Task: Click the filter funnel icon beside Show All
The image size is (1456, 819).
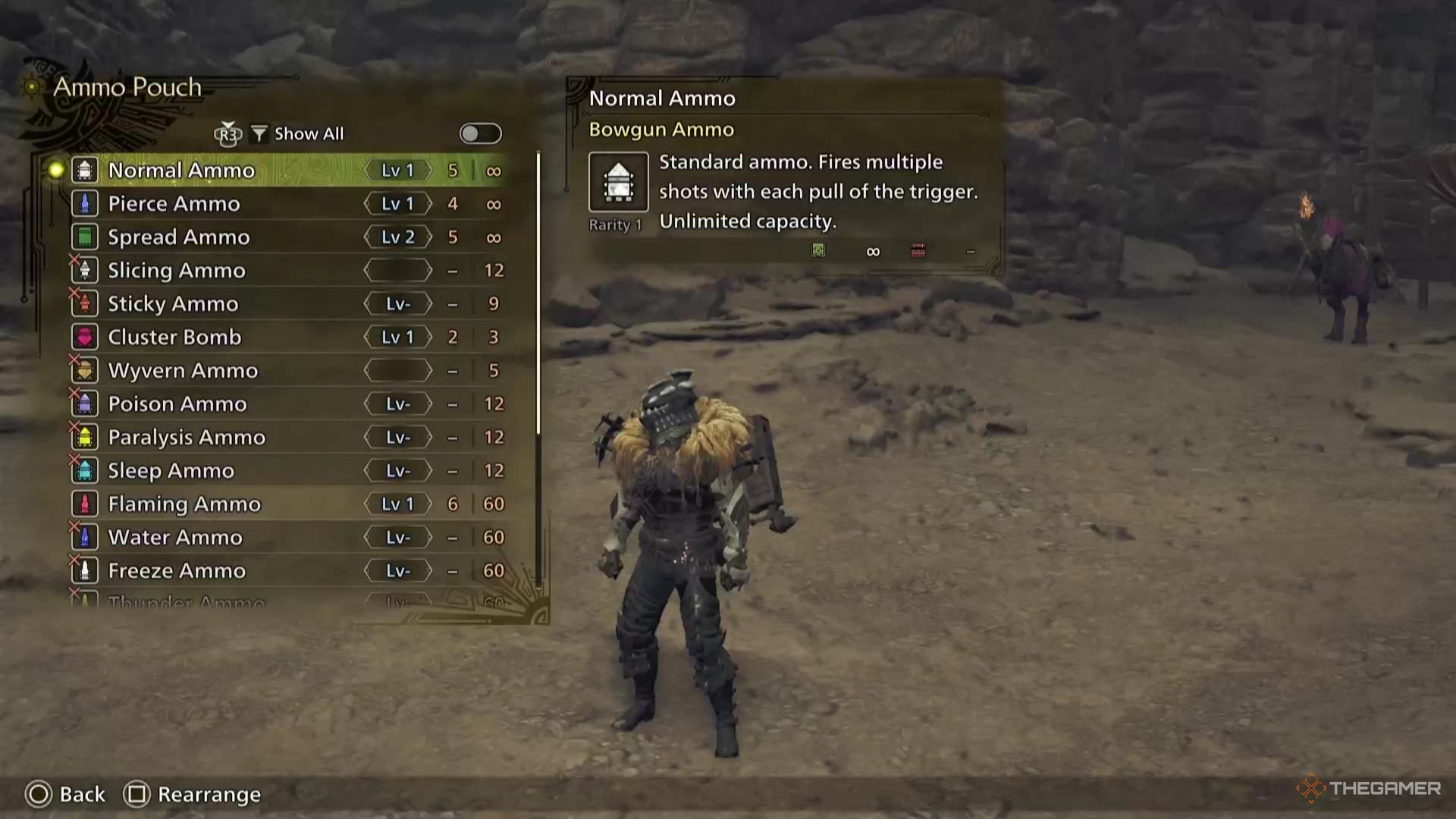Action: pos(259,133)
